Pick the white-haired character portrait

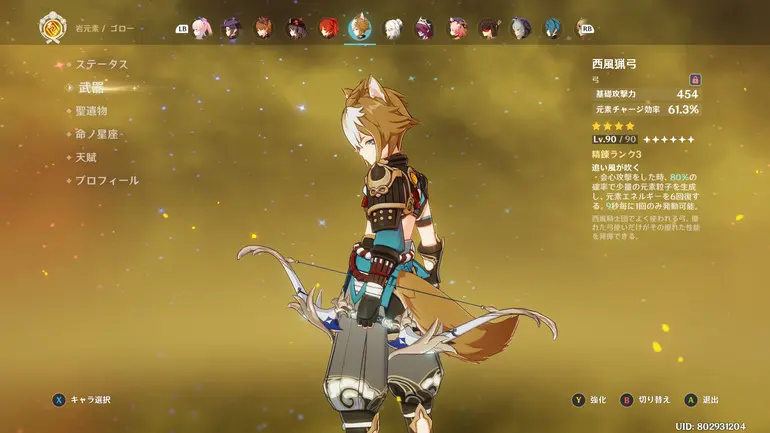coord(393,28)
